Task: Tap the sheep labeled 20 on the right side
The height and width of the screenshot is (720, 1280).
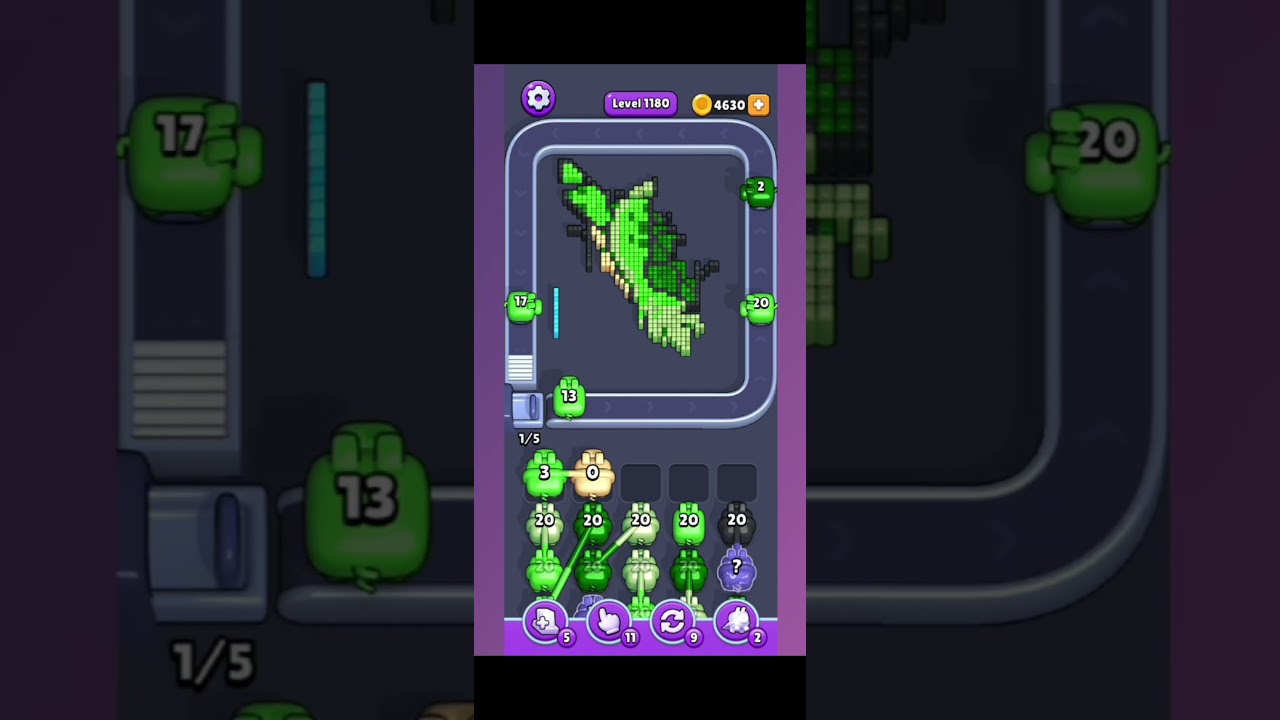Action: tap(759, 308)
